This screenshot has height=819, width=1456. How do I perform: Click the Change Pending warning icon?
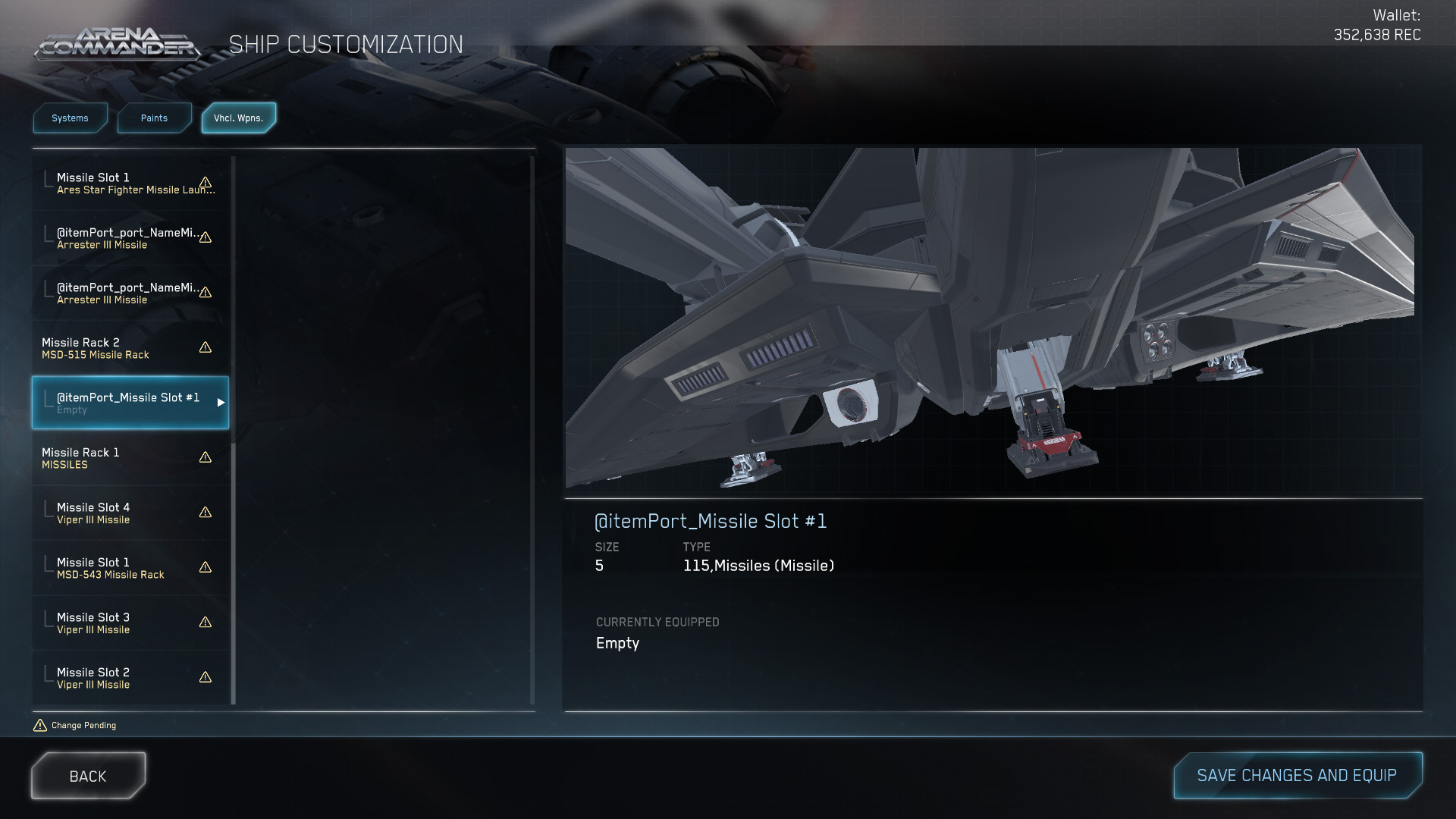[x=39, y=724]
